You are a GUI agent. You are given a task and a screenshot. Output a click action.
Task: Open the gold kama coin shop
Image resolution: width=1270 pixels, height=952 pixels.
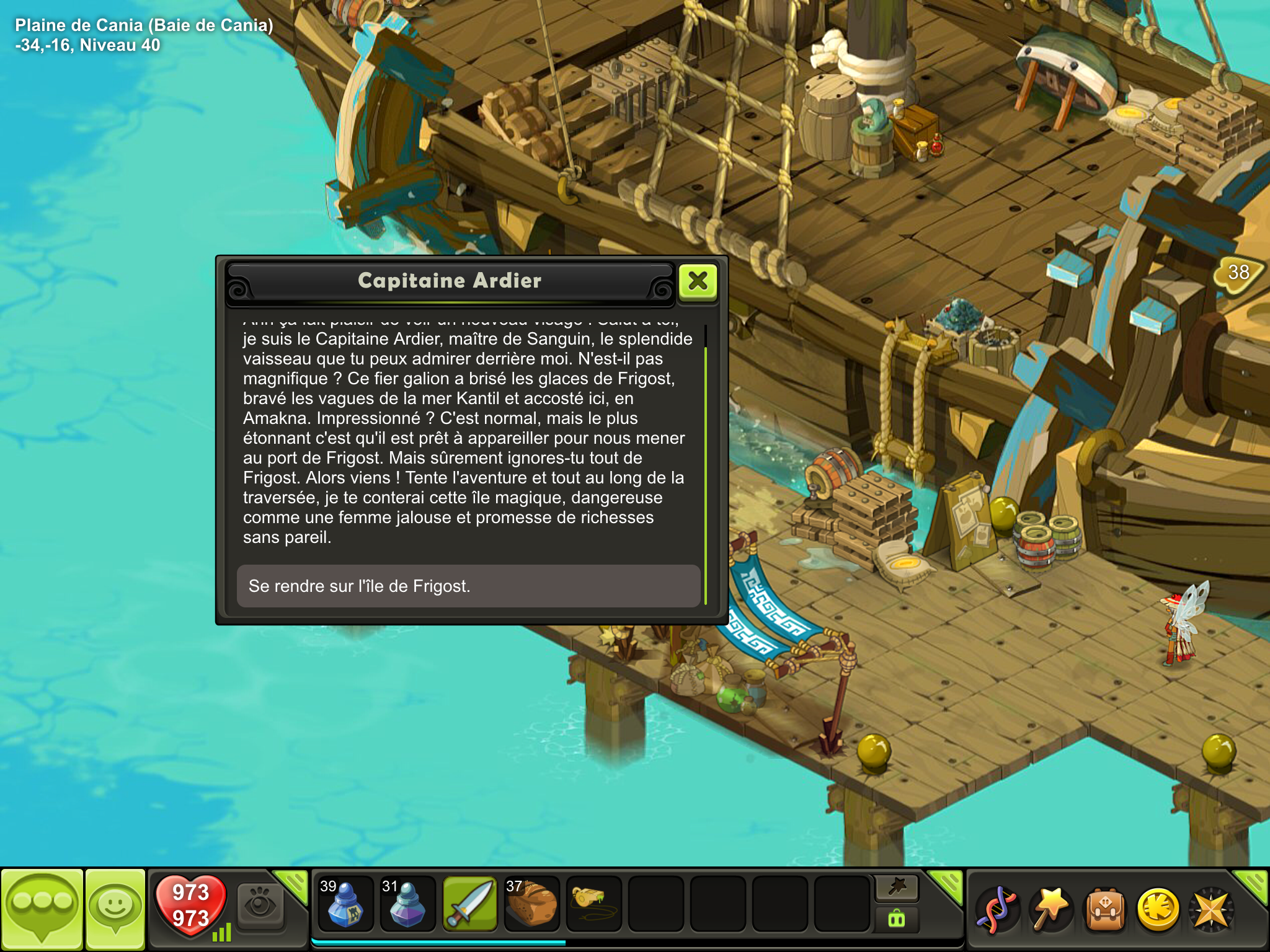coord(1158,909)
